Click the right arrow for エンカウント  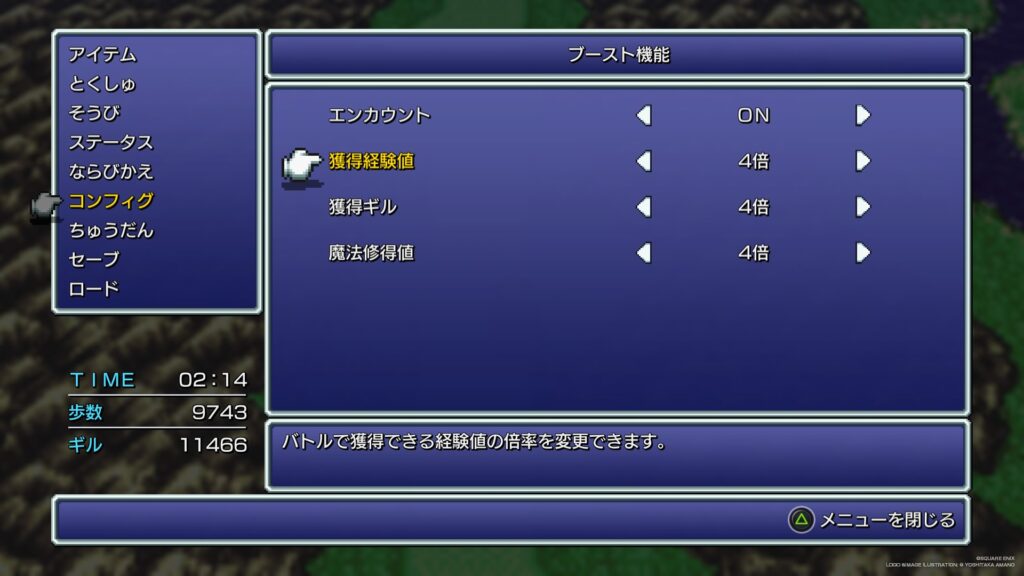point(863,115)
